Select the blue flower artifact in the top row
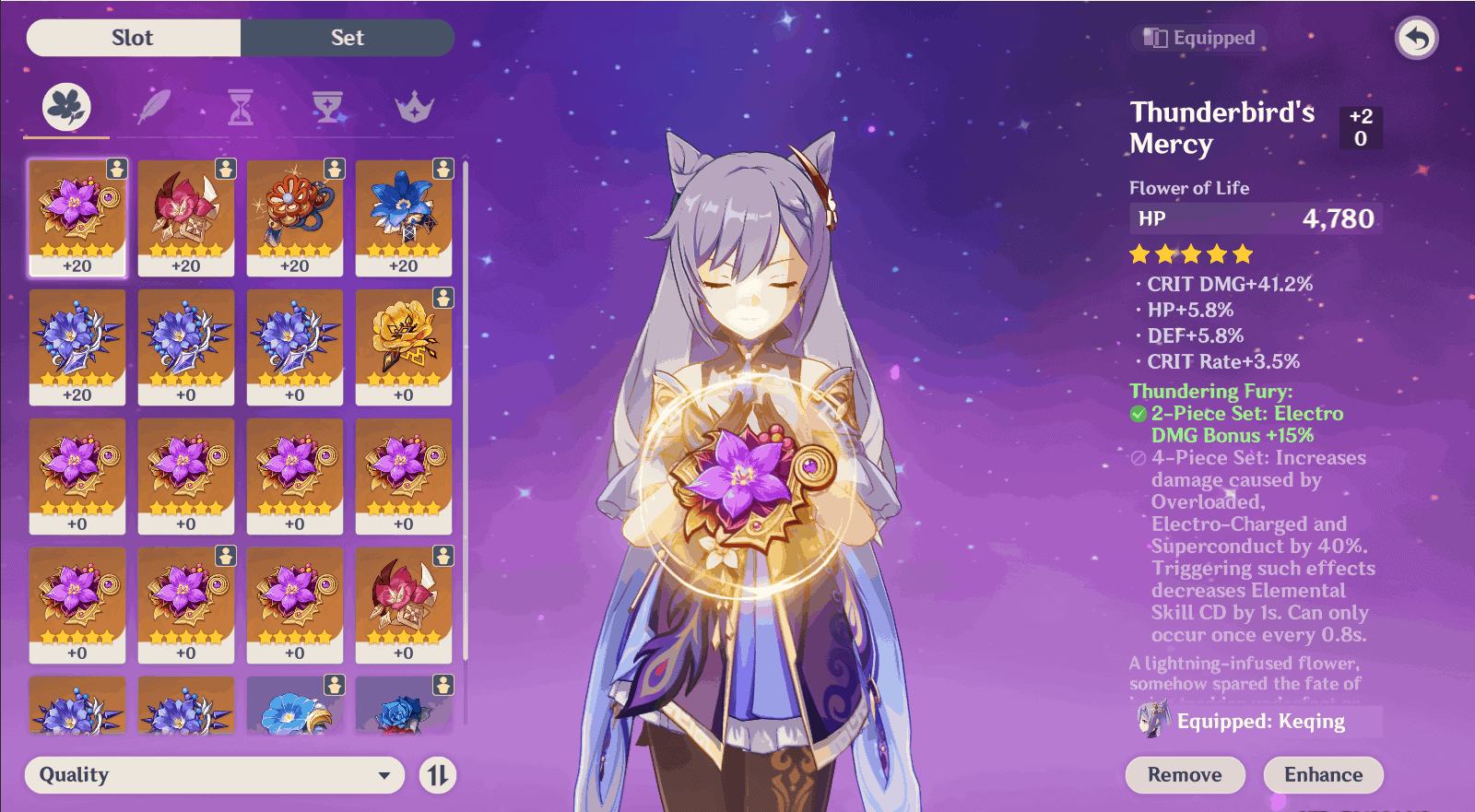The height and width of the screenshot is (812, 1475). [x=403, y=217]
